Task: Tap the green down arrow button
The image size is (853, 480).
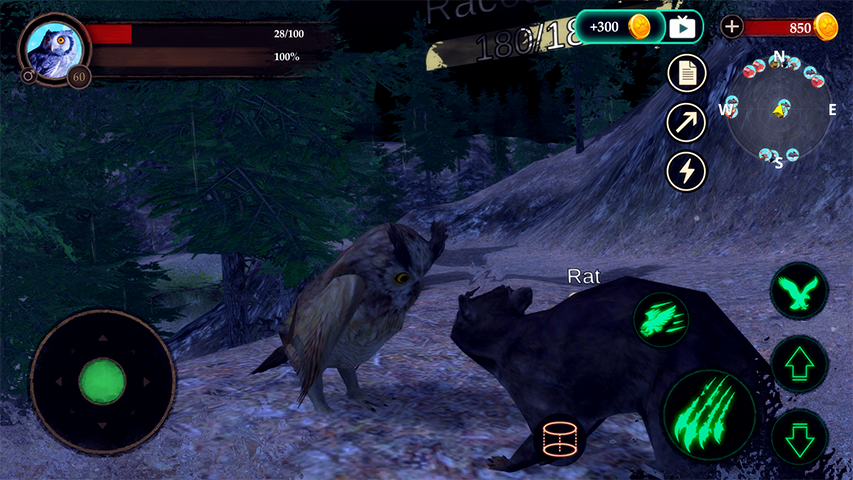Action: click(x=799, y=436)
